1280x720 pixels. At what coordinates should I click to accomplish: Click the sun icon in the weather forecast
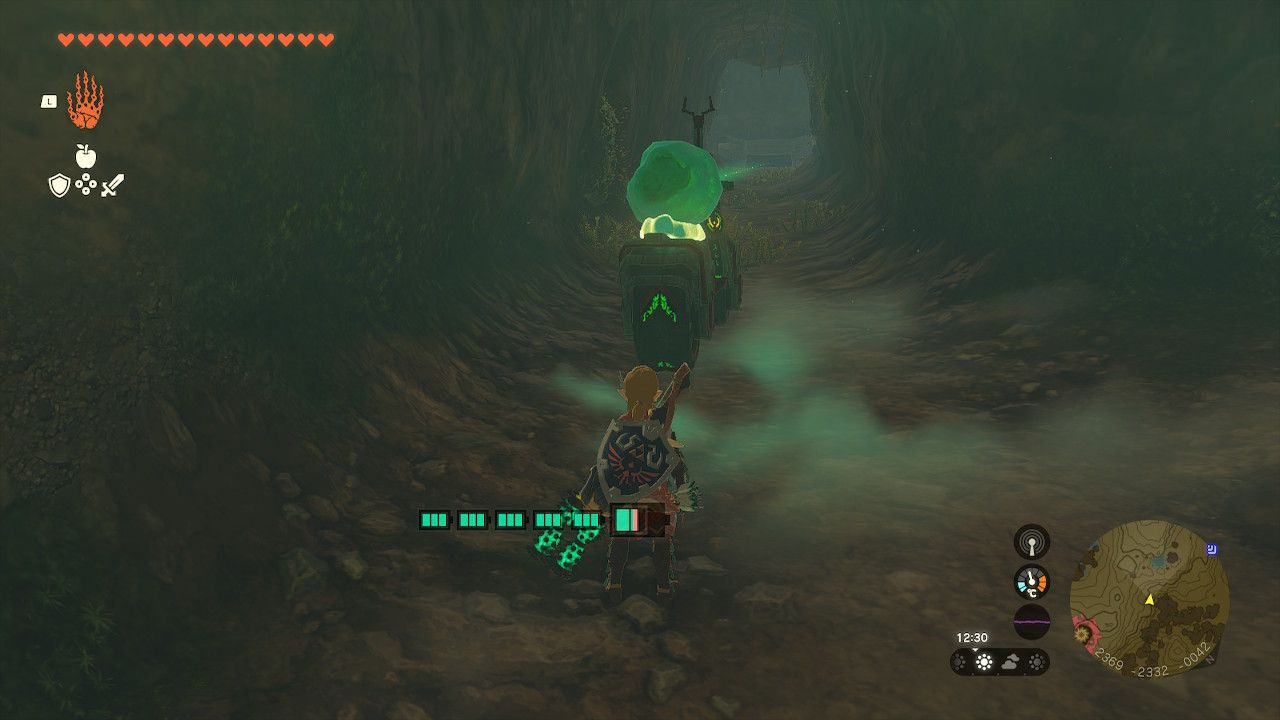coord(983,660)
